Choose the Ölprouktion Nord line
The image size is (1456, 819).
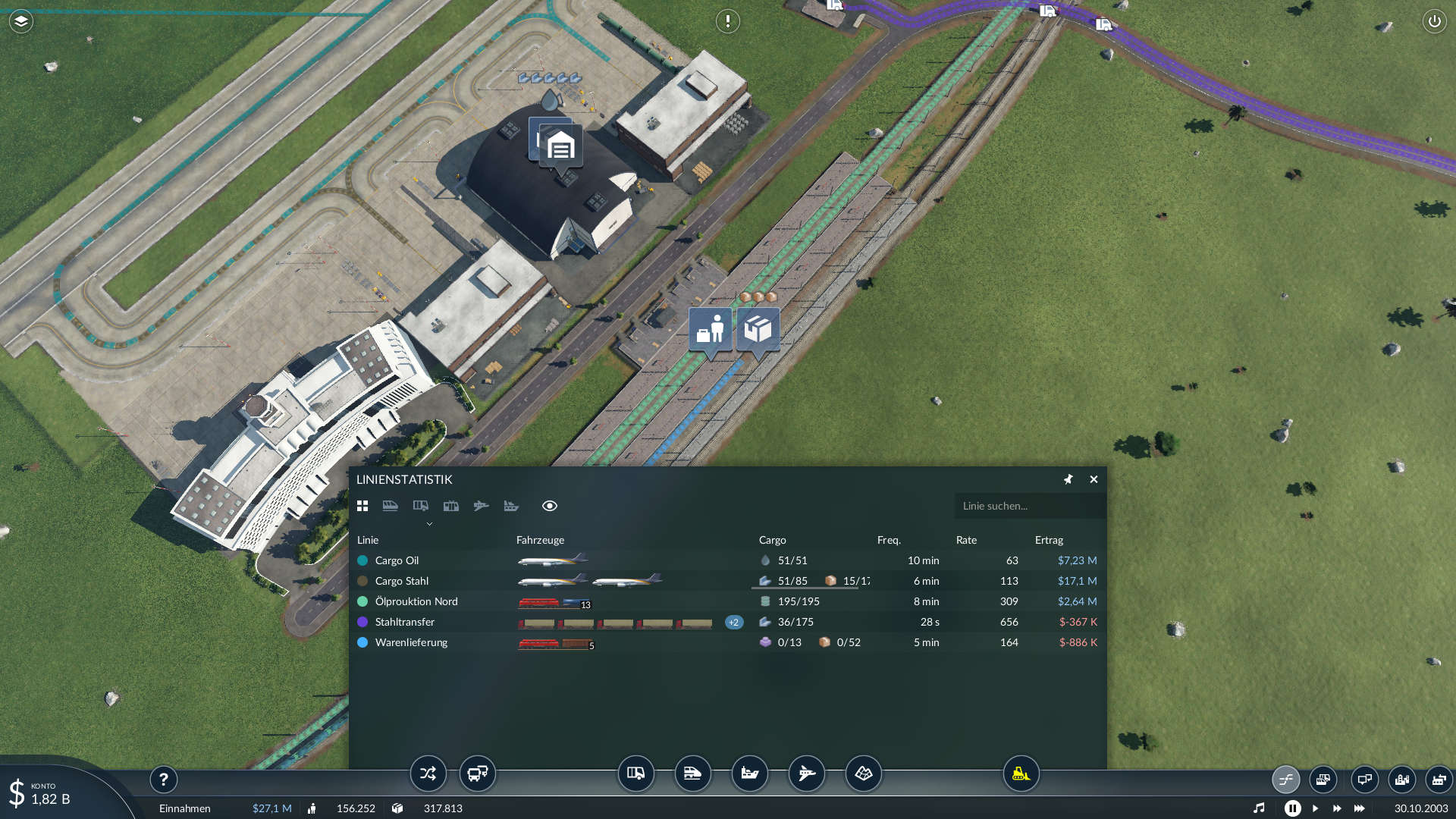click(416, 601)
